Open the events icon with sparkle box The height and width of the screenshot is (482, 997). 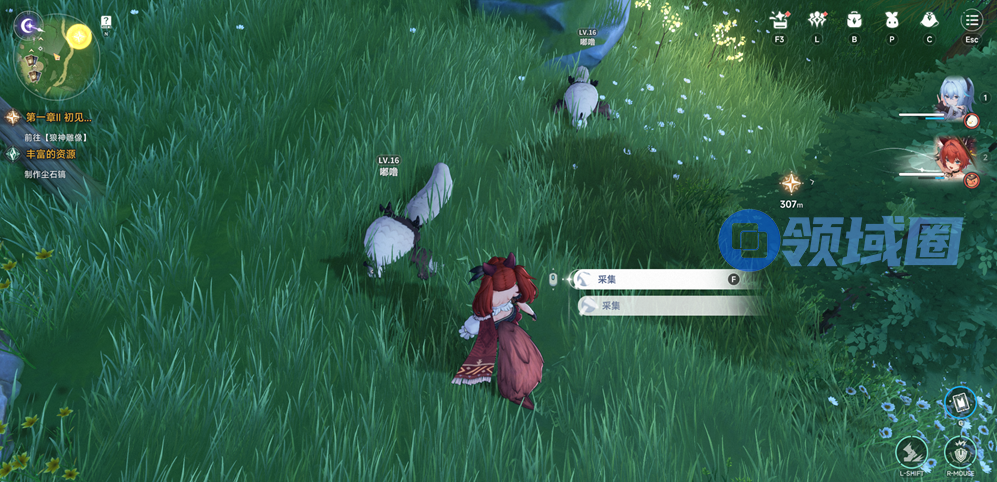(x=779, y=20)
